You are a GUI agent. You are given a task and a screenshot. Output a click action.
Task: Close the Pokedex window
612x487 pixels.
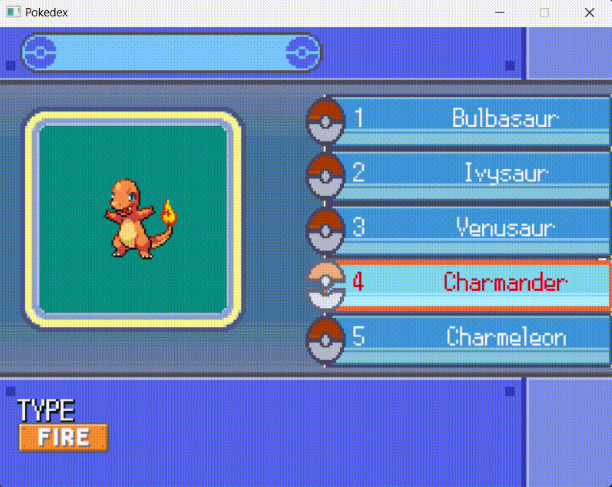click(x=590, y=12)
